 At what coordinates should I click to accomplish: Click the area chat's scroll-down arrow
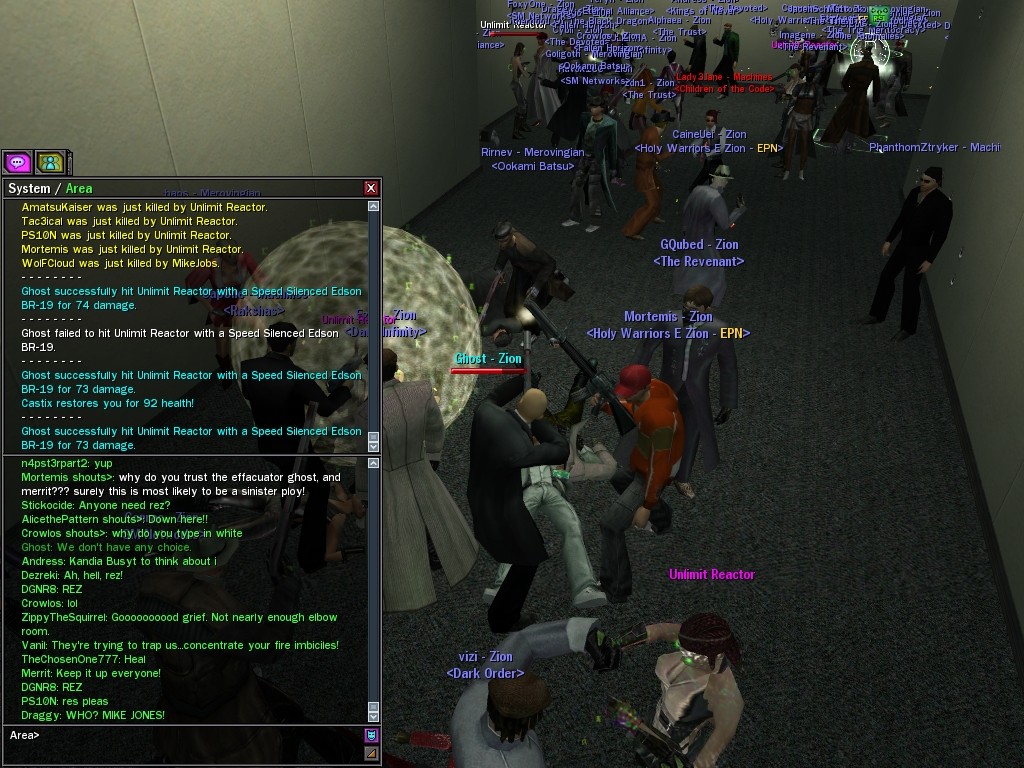coord(373,716)
